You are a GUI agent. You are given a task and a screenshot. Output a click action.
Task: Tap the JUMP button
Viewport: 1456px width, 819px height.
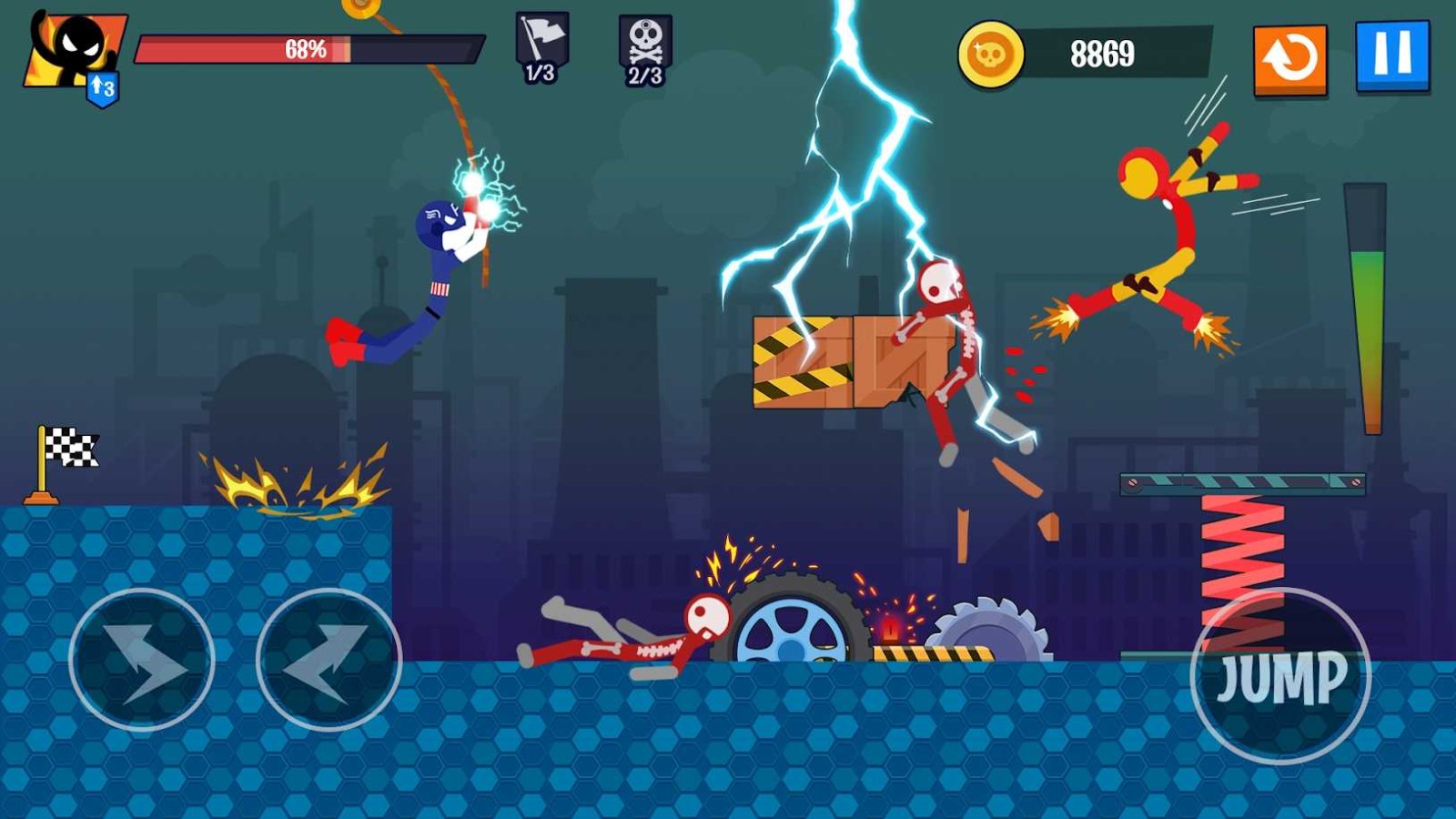[x=1279, y=675]
